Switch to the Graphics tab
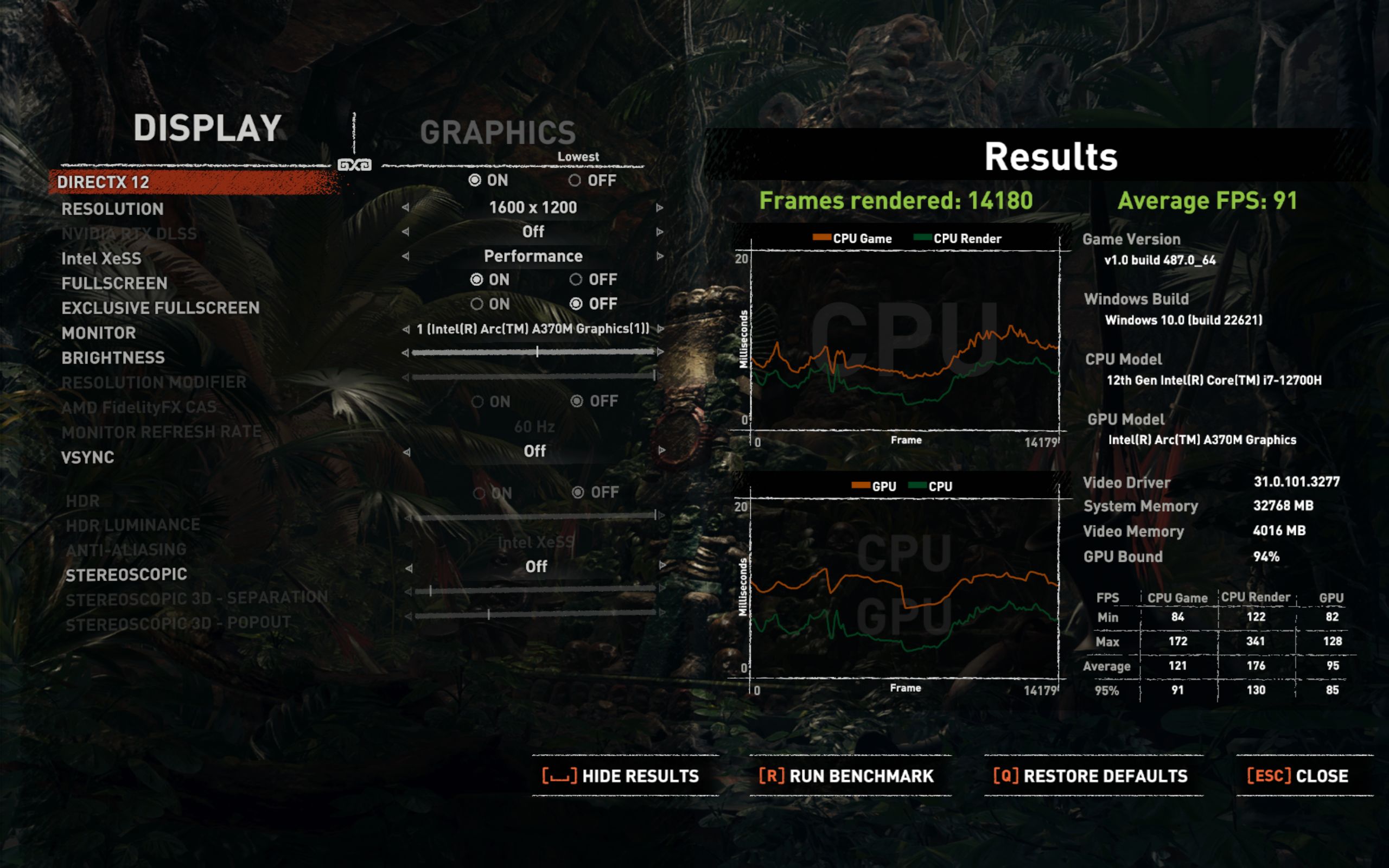The width and height of the screenshot is (1389, 868). click(498, 132)
